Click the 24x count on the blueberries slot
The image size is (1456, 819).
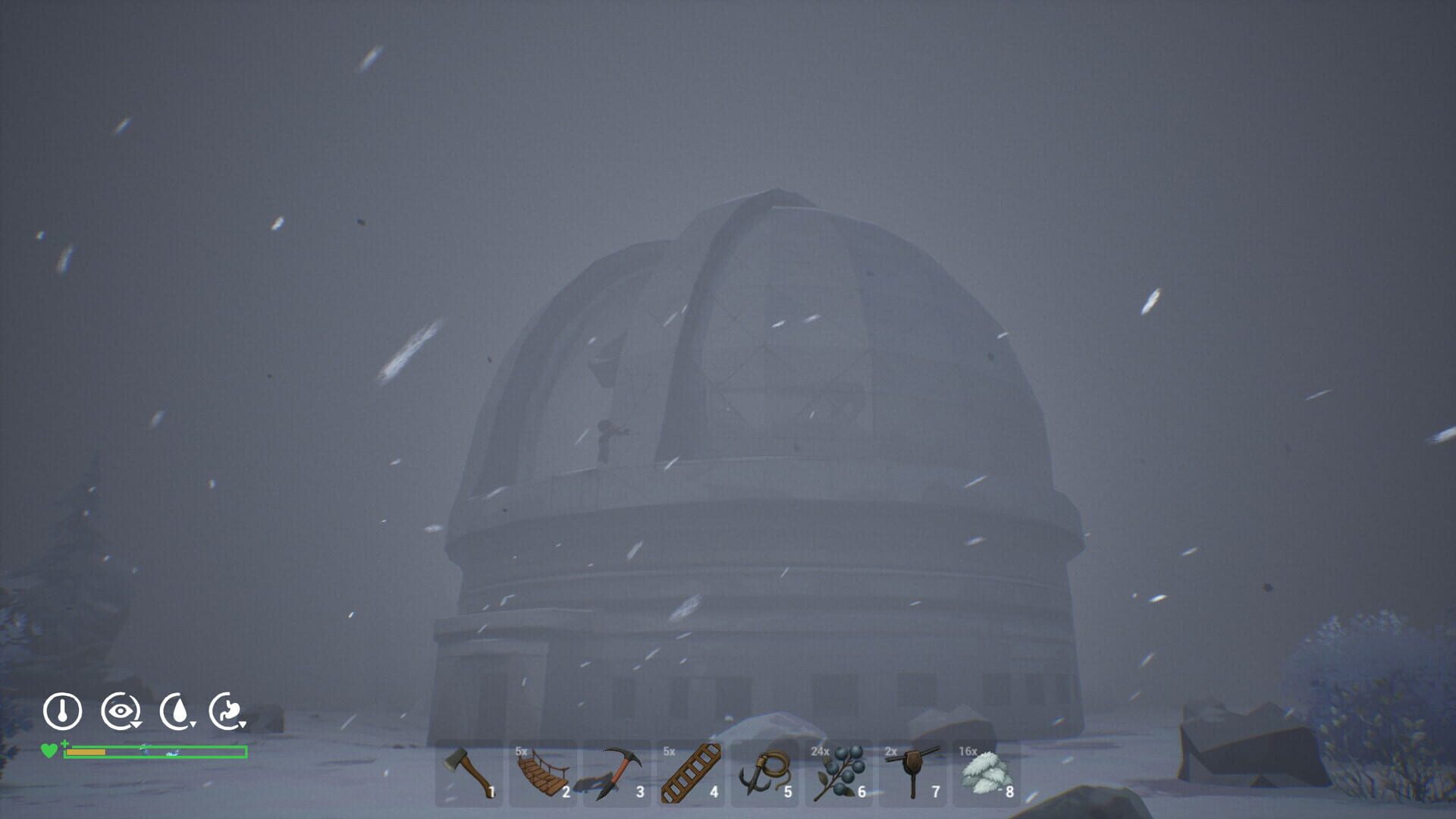pos(818,749)
